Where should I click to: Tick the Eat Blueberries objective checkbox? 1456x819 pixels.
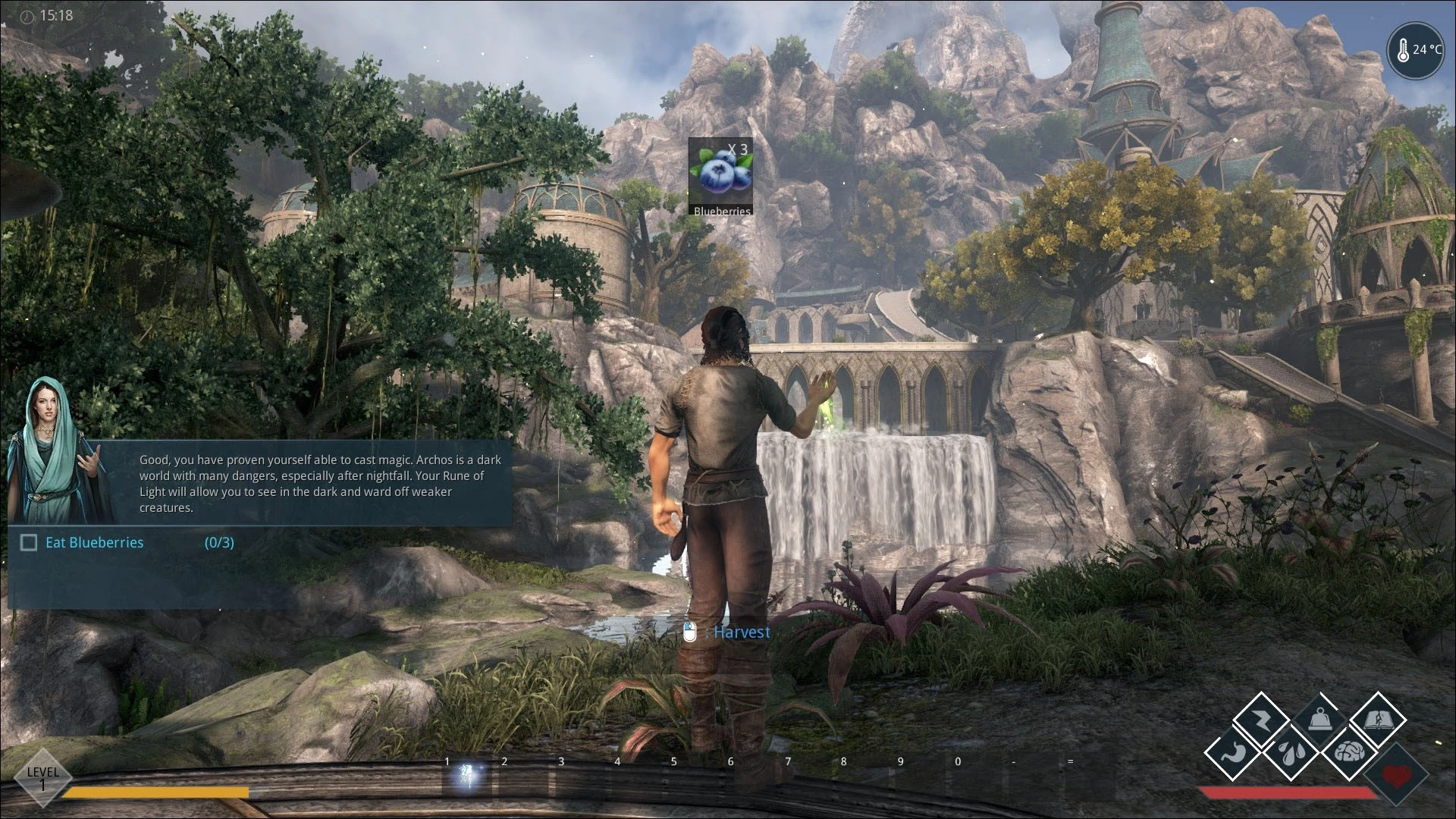click(x=29, y=542)
